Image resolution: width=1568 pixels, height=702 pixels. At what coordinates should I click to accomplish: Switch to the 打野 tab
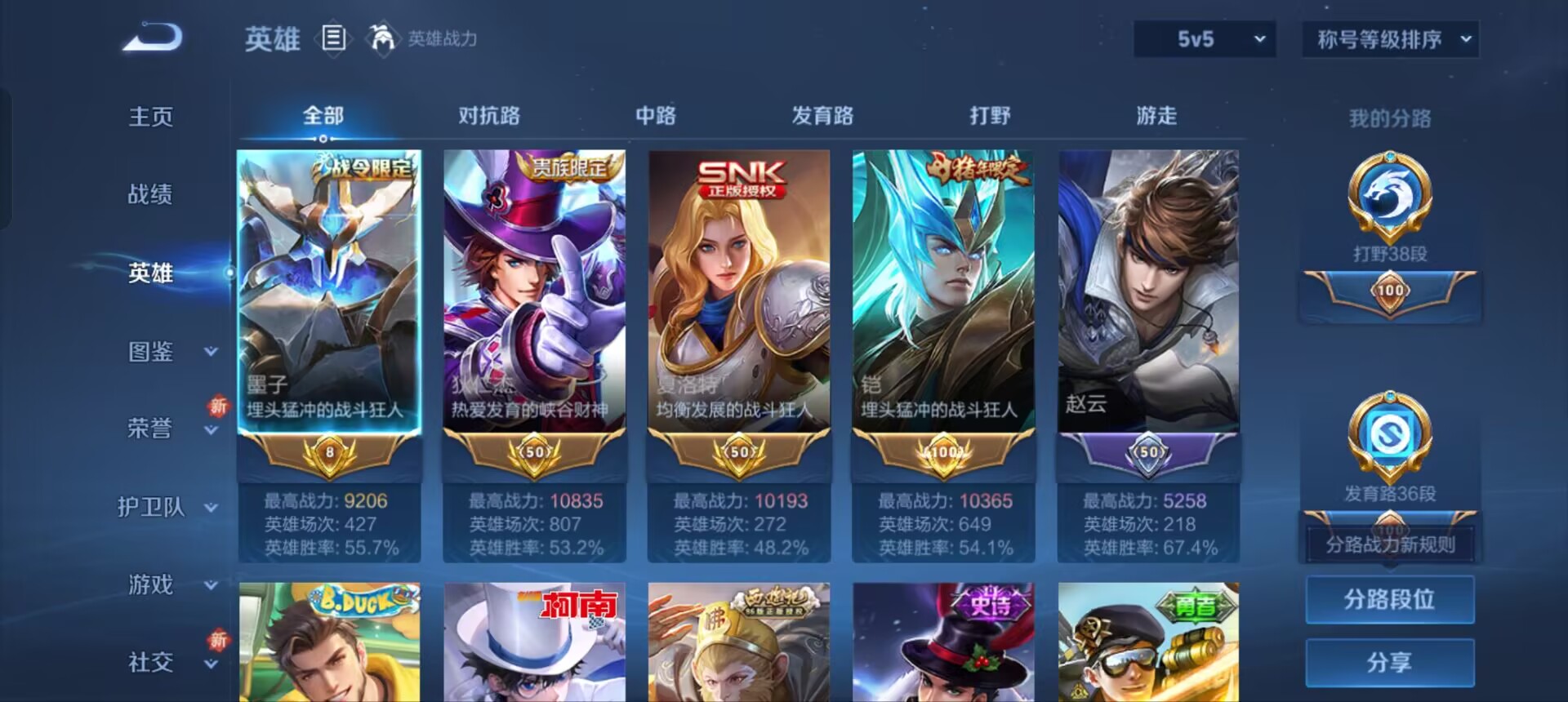pos(990,116)
